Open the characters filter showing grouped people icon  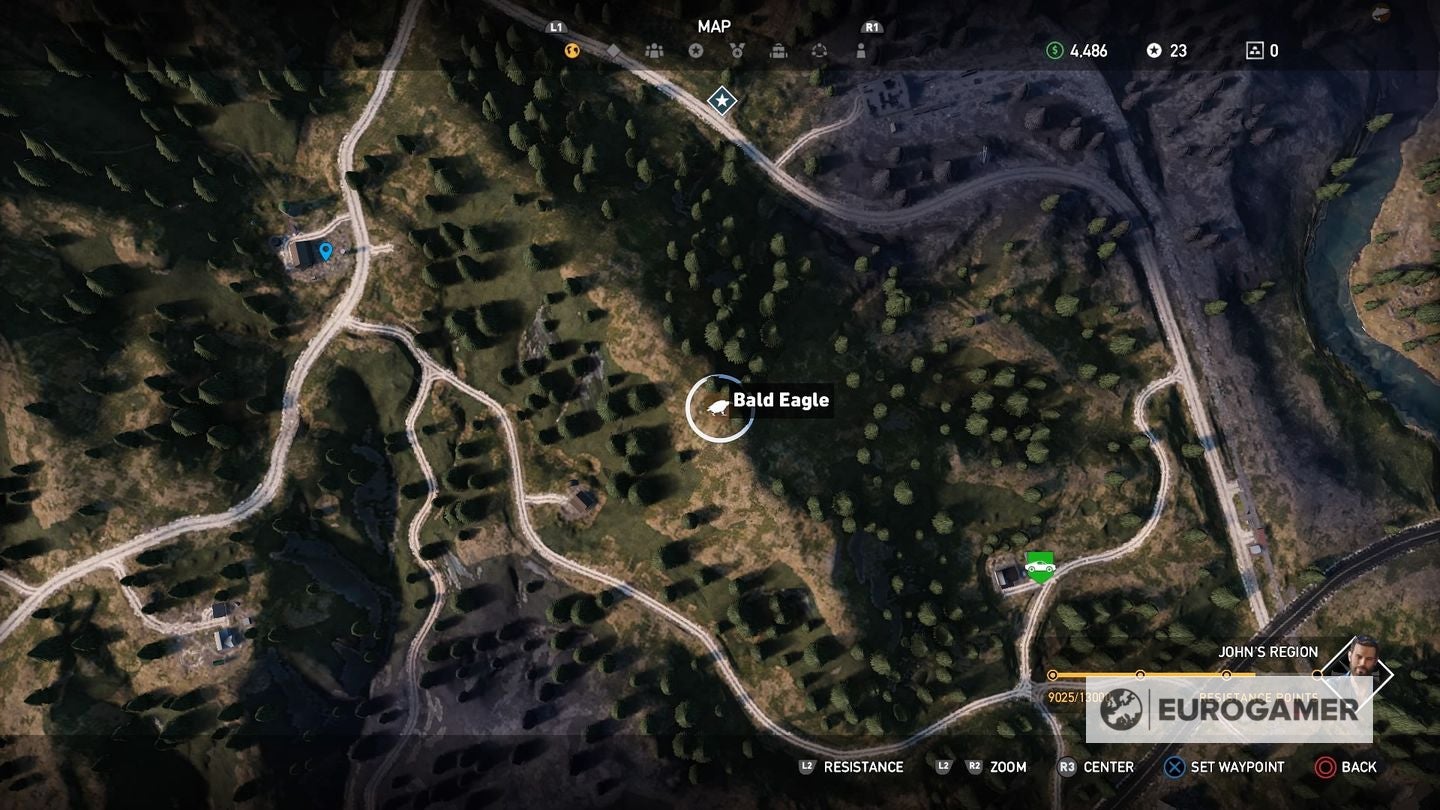(x=655, y=50)
